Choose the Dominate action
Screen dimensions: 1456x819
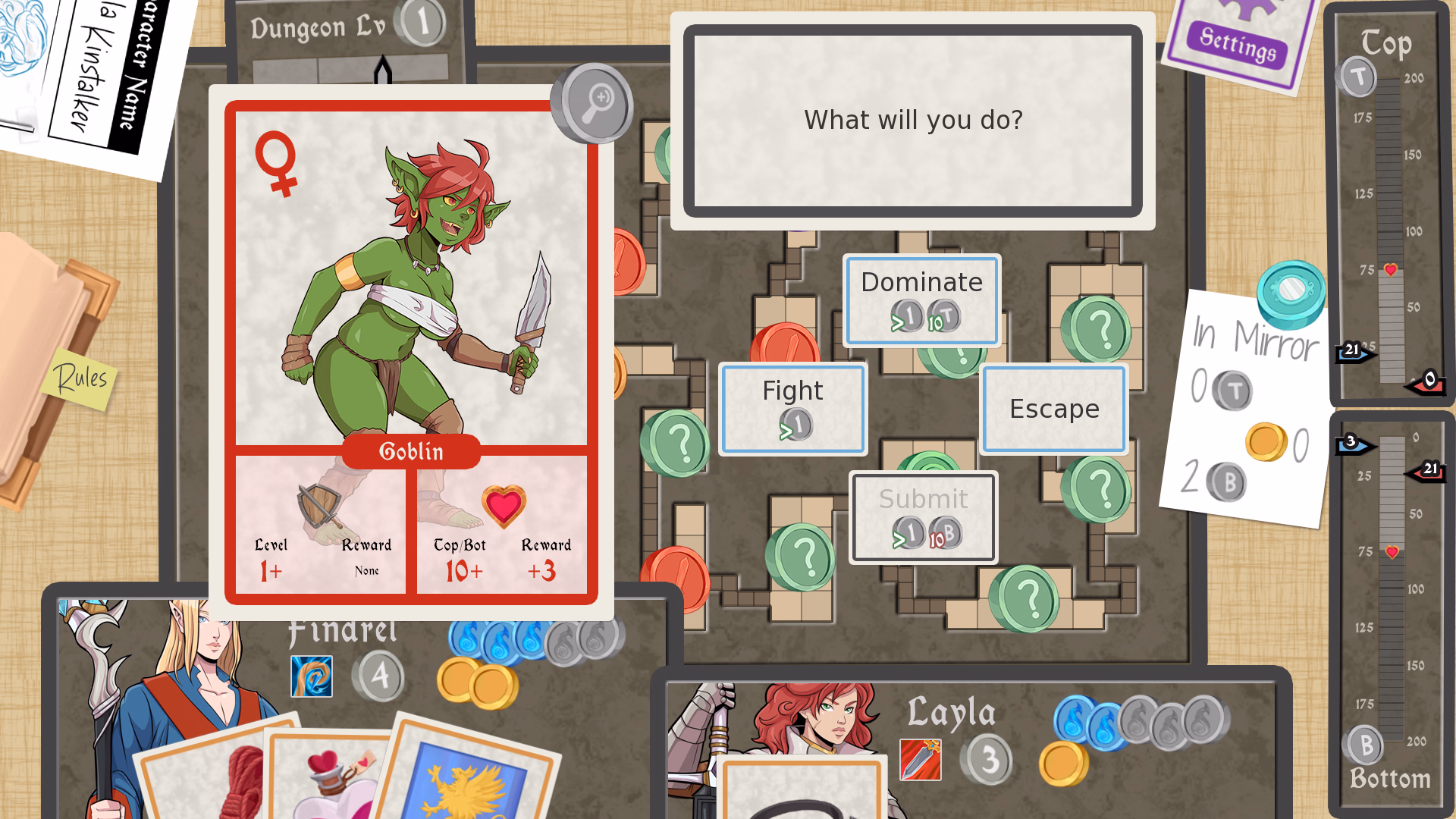pos(921,300)
